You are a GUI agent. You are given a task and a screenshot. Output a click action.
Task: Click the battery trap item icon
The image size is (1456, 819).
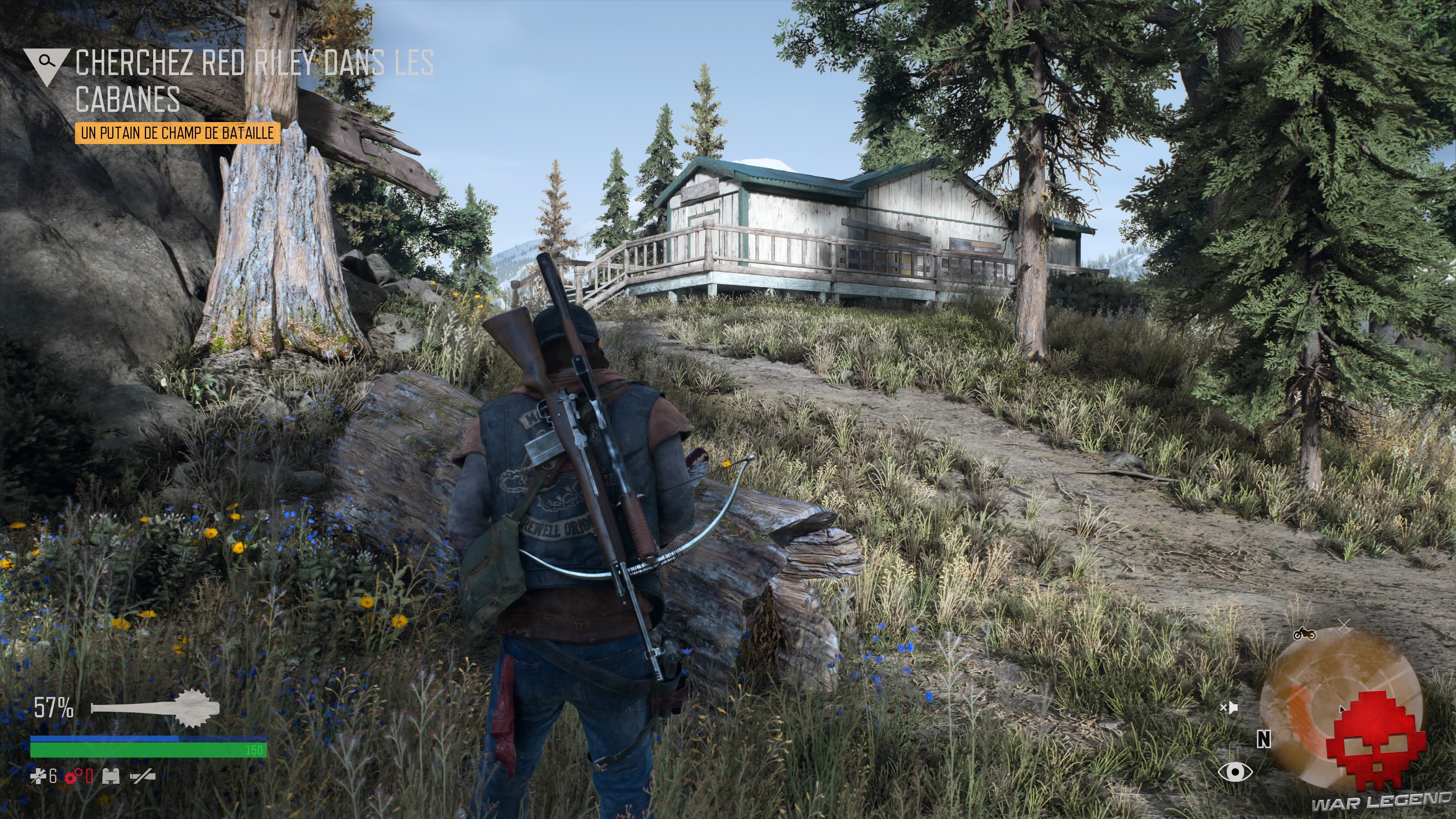[111, 777]
